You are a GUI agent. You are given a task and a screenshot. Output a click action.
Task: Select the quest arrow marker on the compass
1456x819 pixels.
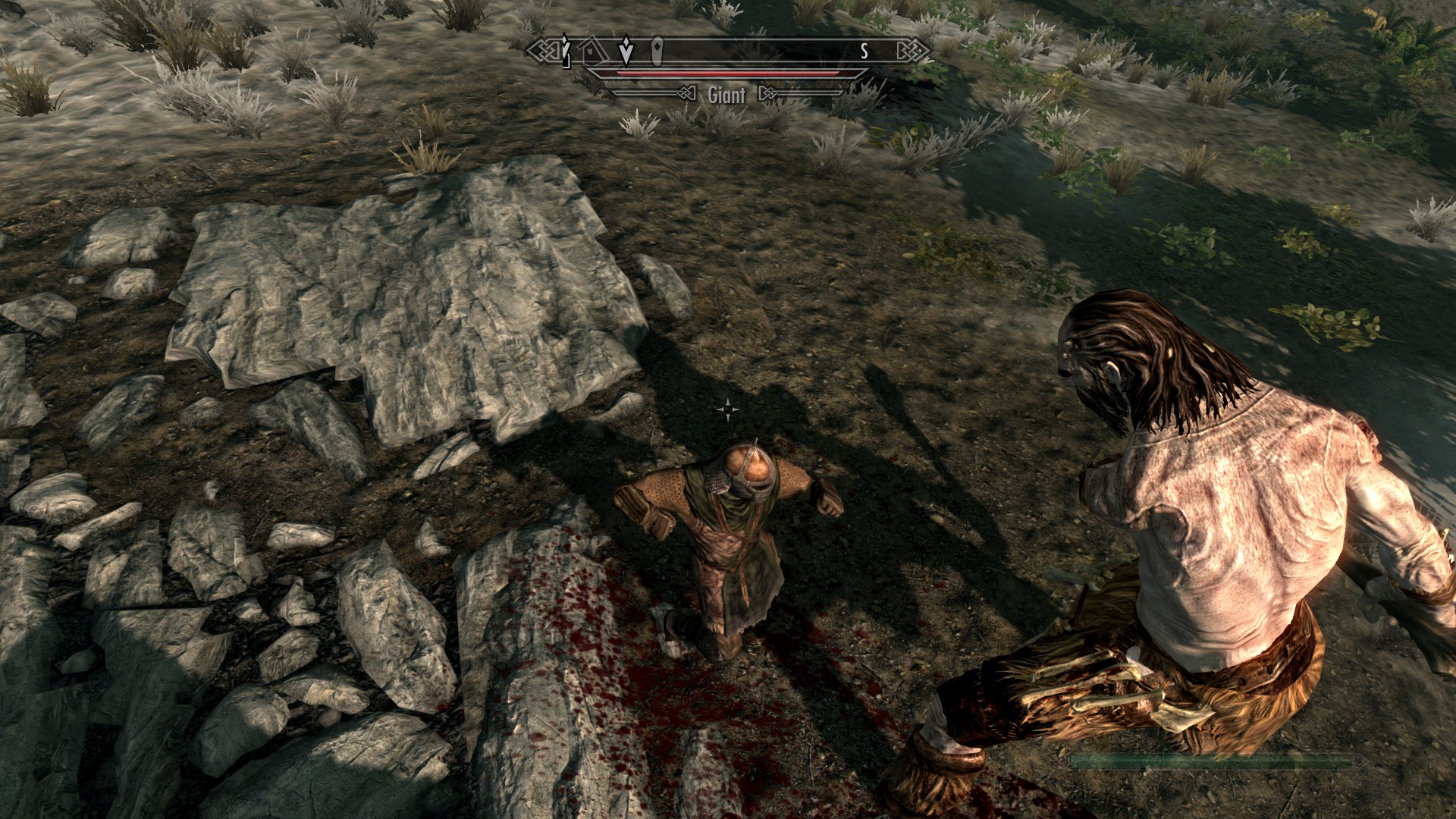coord(626,51)
